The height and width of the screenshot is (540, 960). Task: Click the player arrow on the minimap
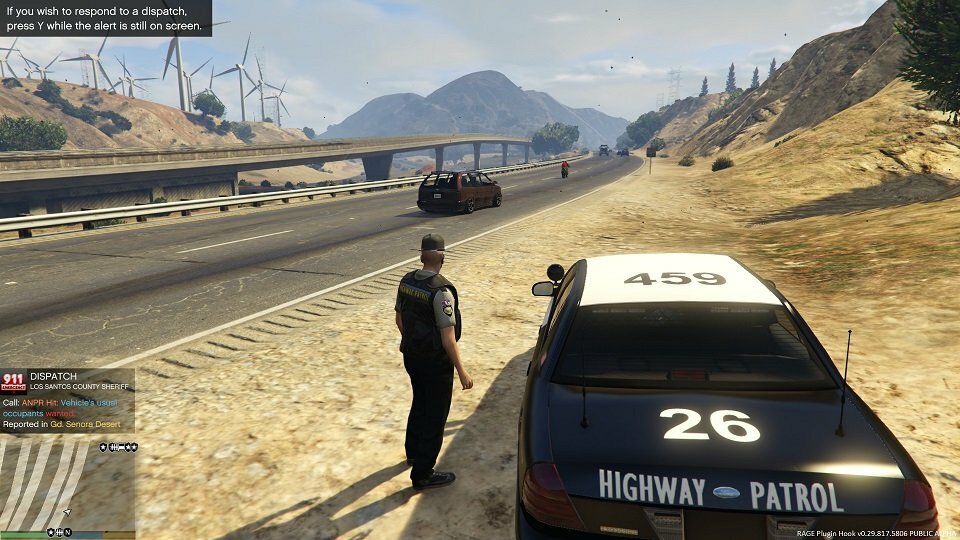pos(66,511)
